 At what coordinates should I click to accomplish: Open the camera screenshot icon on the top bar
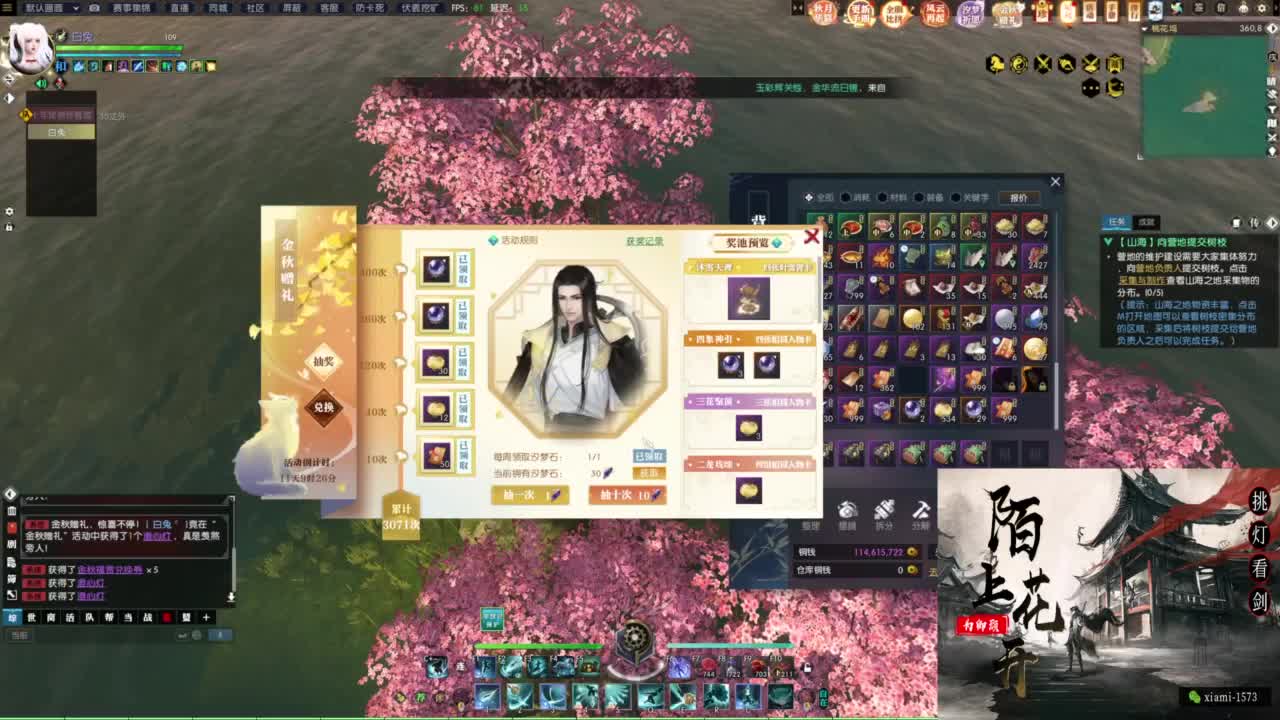pyautogui.click(x=95, y=9)
